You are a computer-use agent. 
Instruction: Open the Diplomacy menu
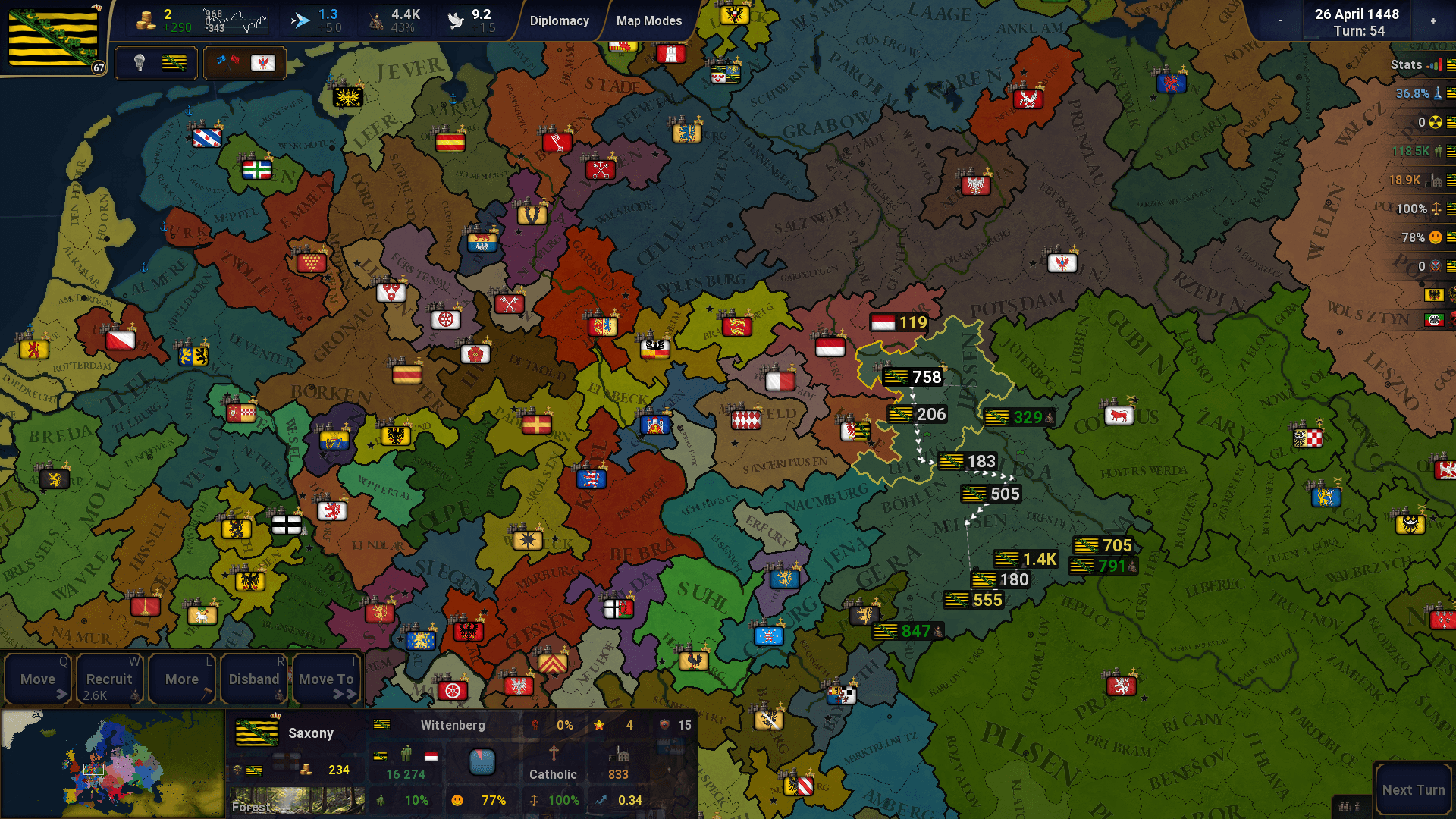(560, 20)
